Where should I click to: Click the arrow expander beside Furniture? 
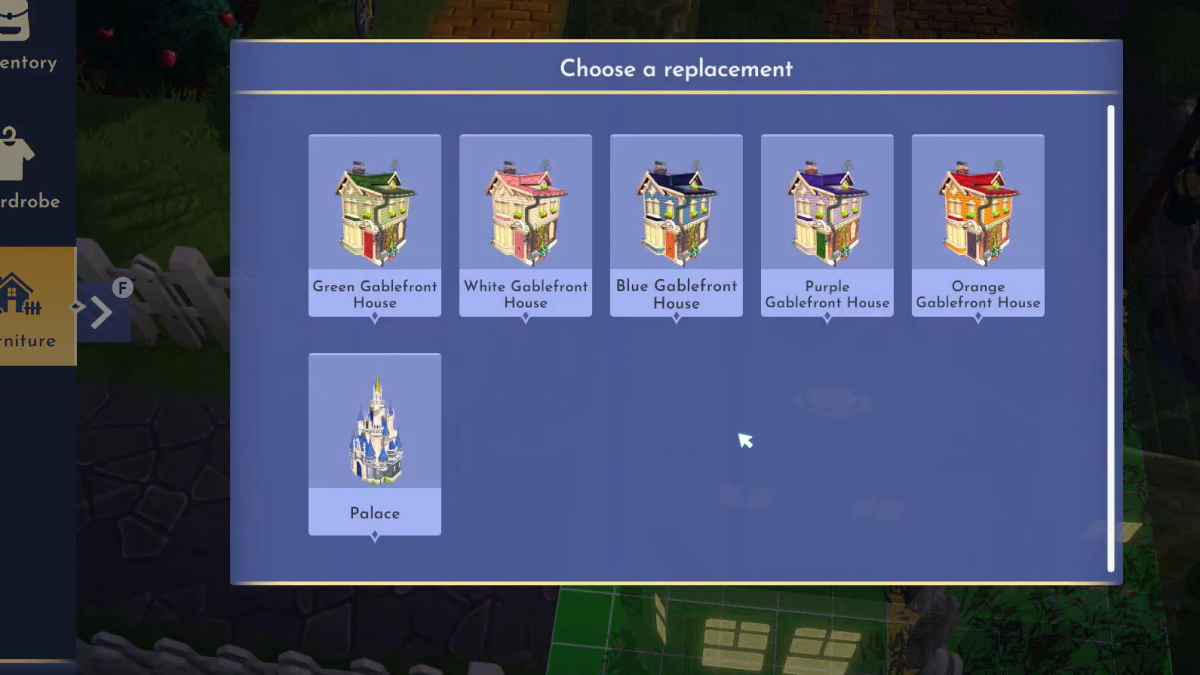click(x=102, y=312)
